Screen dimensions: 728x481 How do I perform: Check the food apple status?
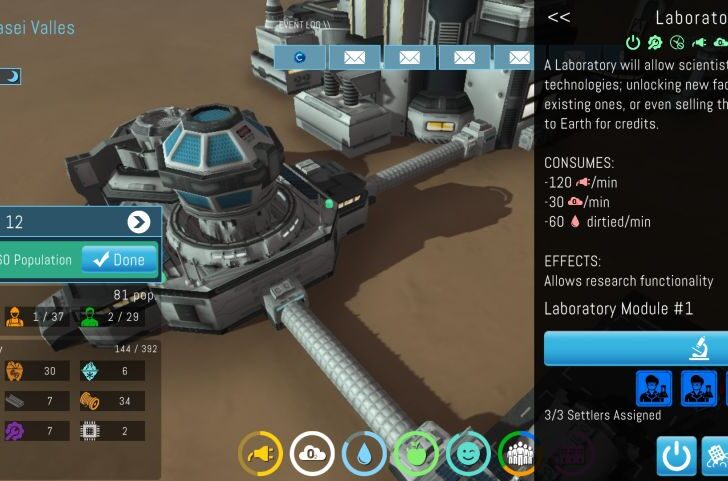(415, 454)
